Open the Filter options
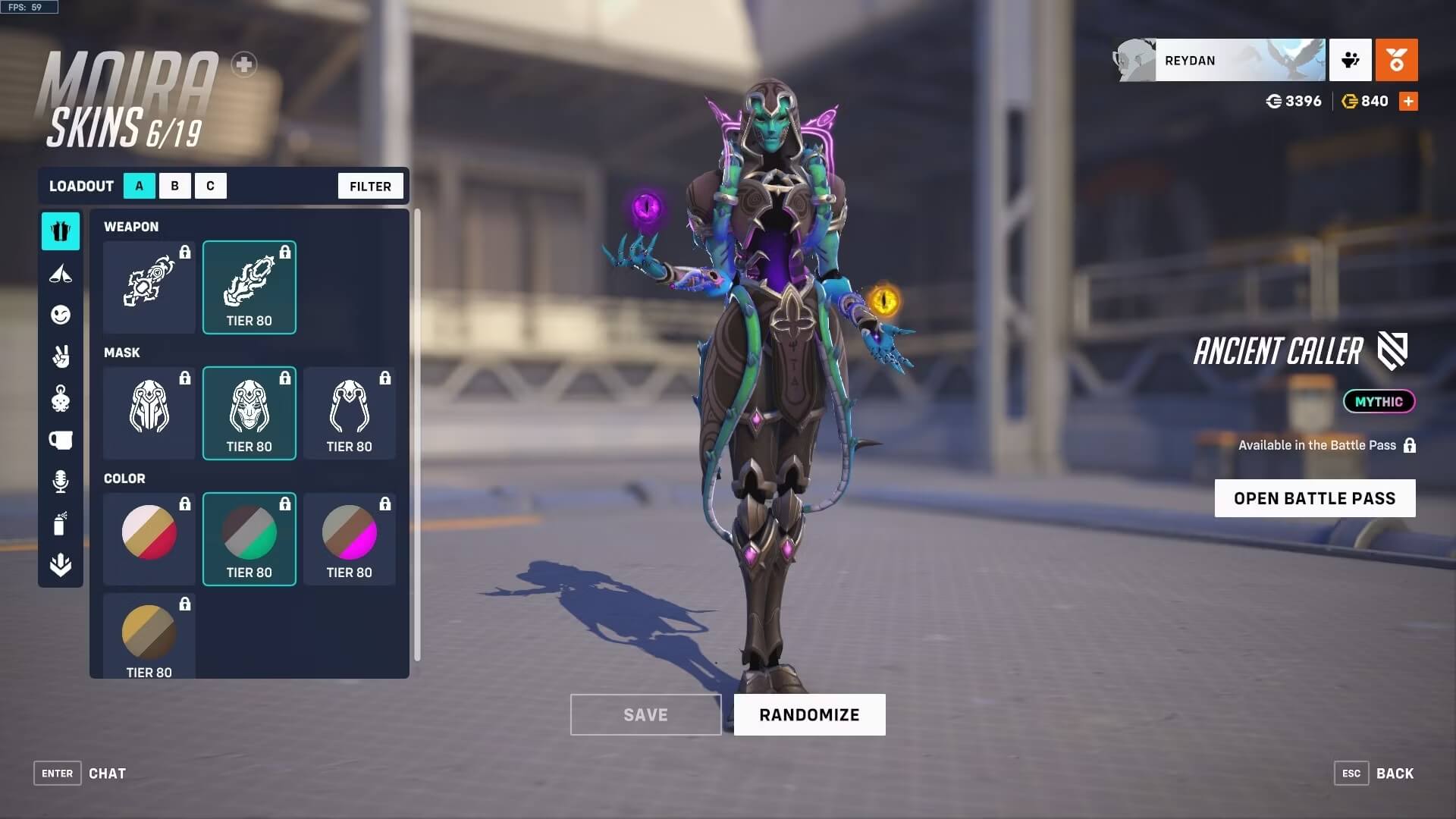Viewport: 1456px width, 819px height. click(370, 186)
